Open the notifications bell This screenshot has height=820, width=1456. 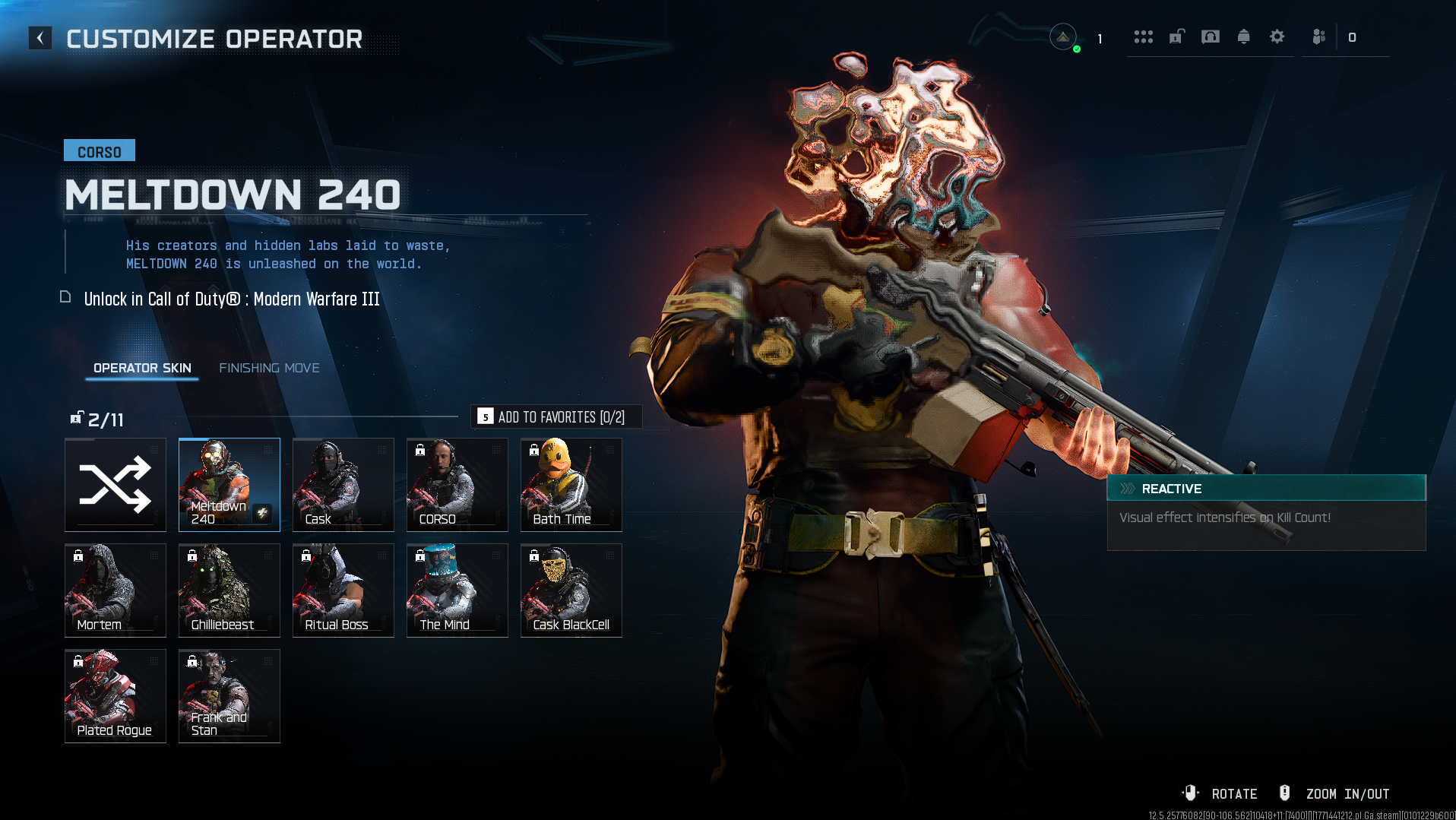pos(1244,36)
